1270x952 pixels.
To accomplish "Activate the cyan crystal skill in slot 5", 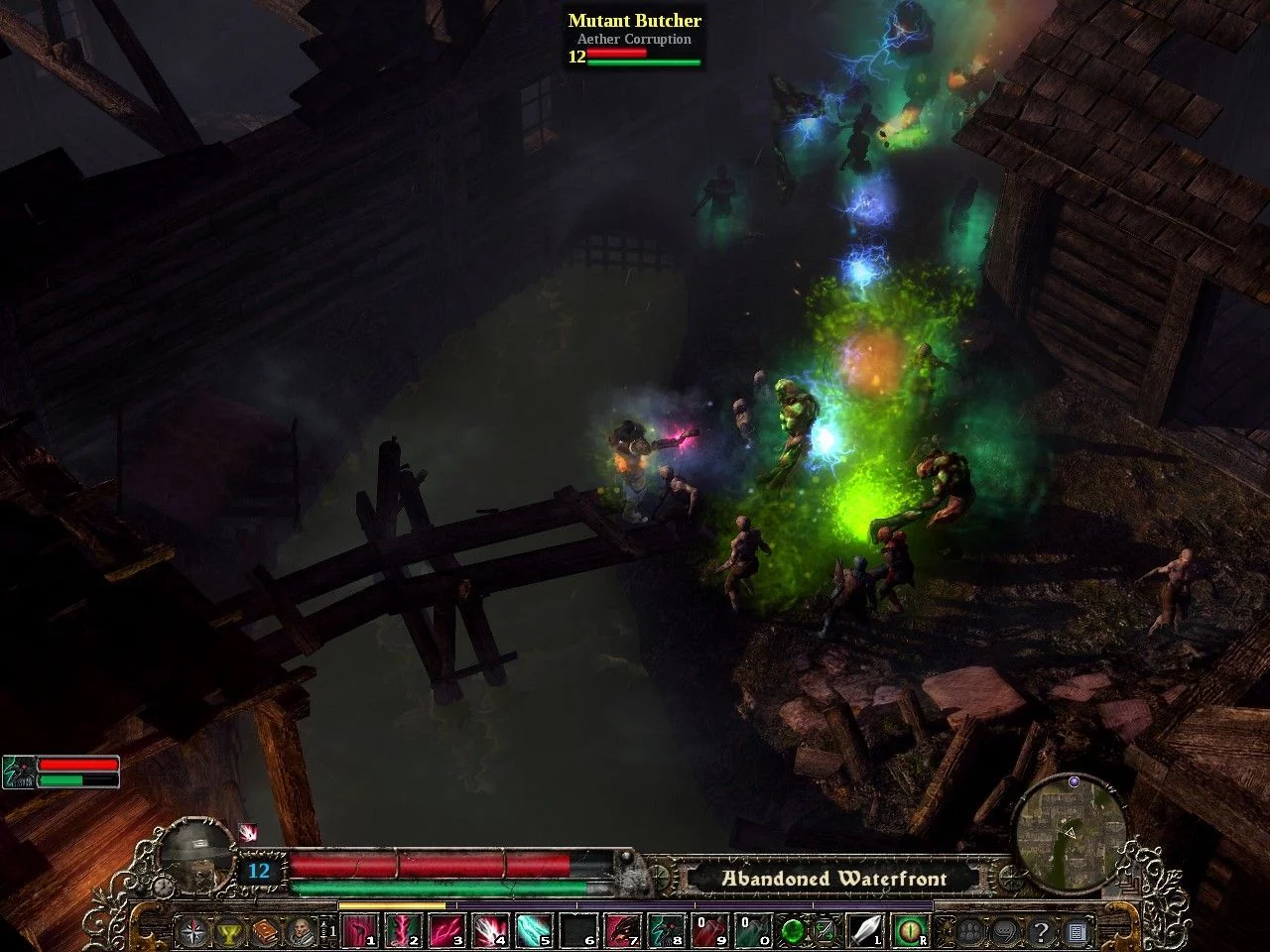I will 533,932.
